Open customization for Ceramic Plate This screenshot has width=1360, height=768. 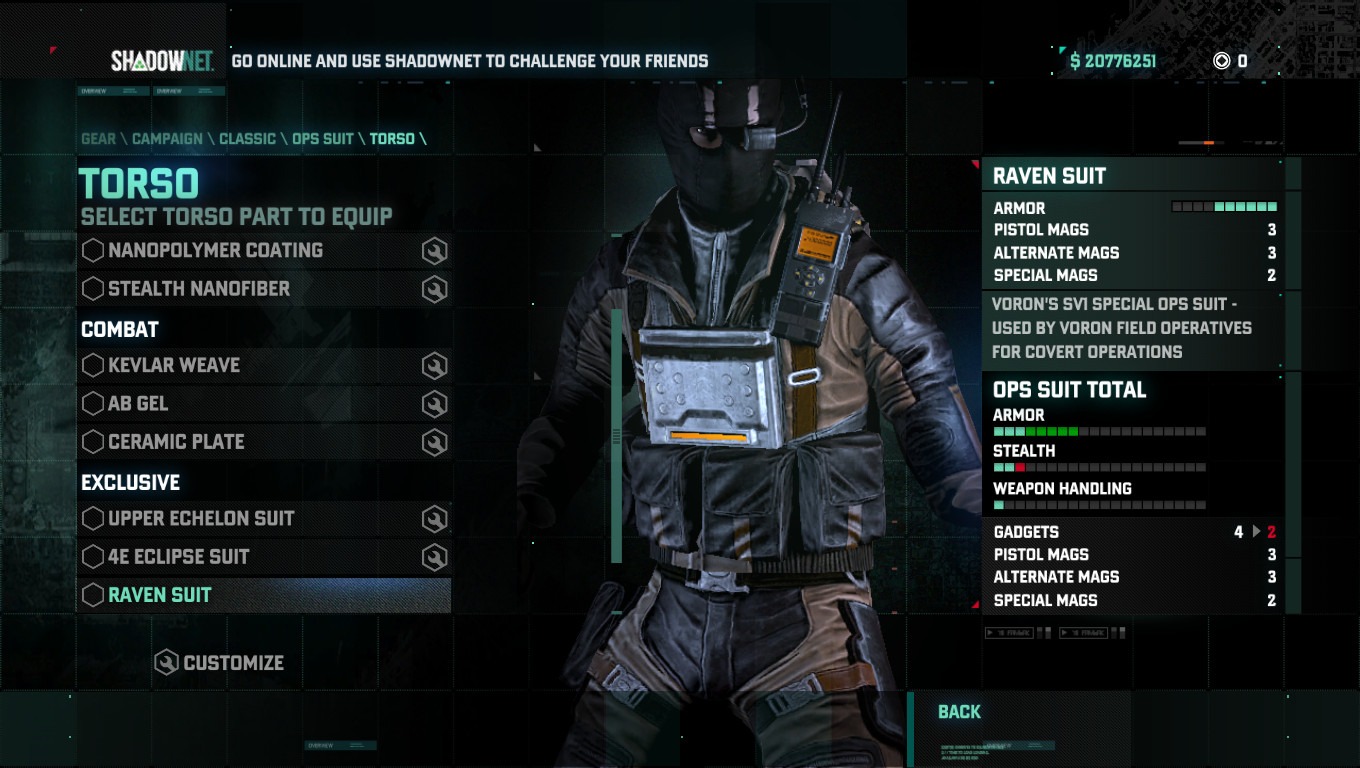tap(432, 441)
